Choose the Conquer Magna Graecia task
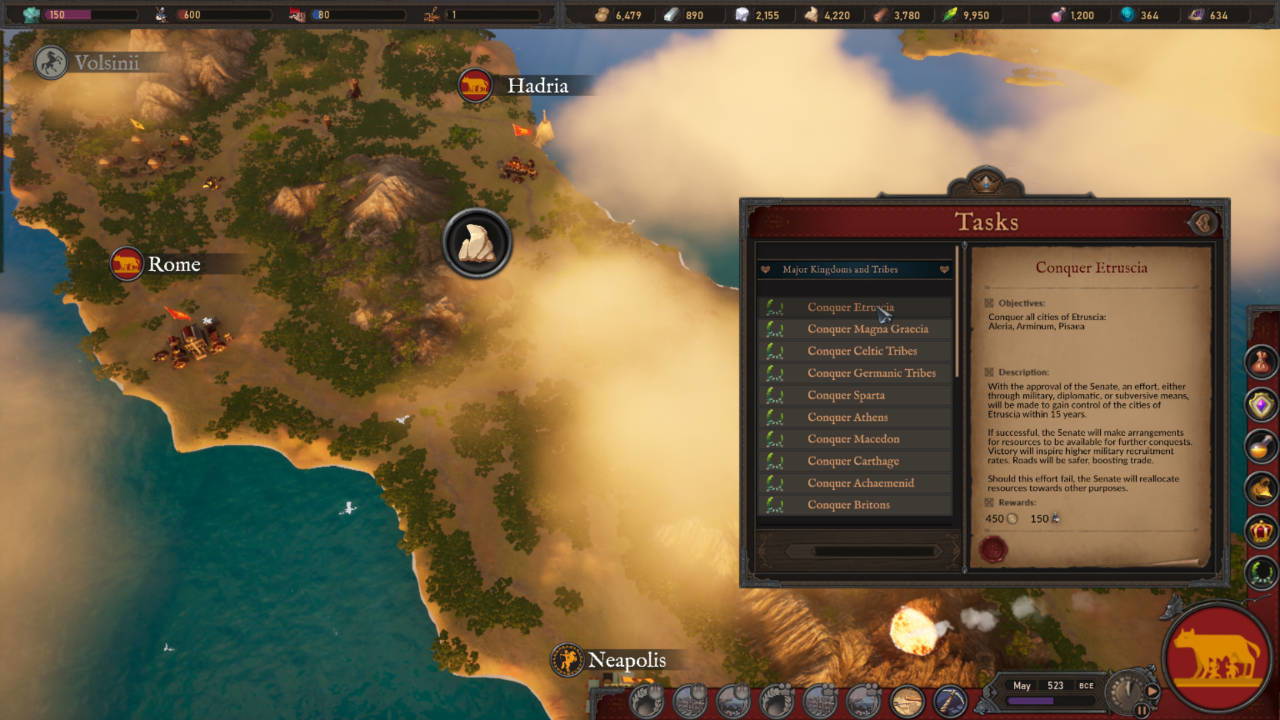 coord(867,329)
